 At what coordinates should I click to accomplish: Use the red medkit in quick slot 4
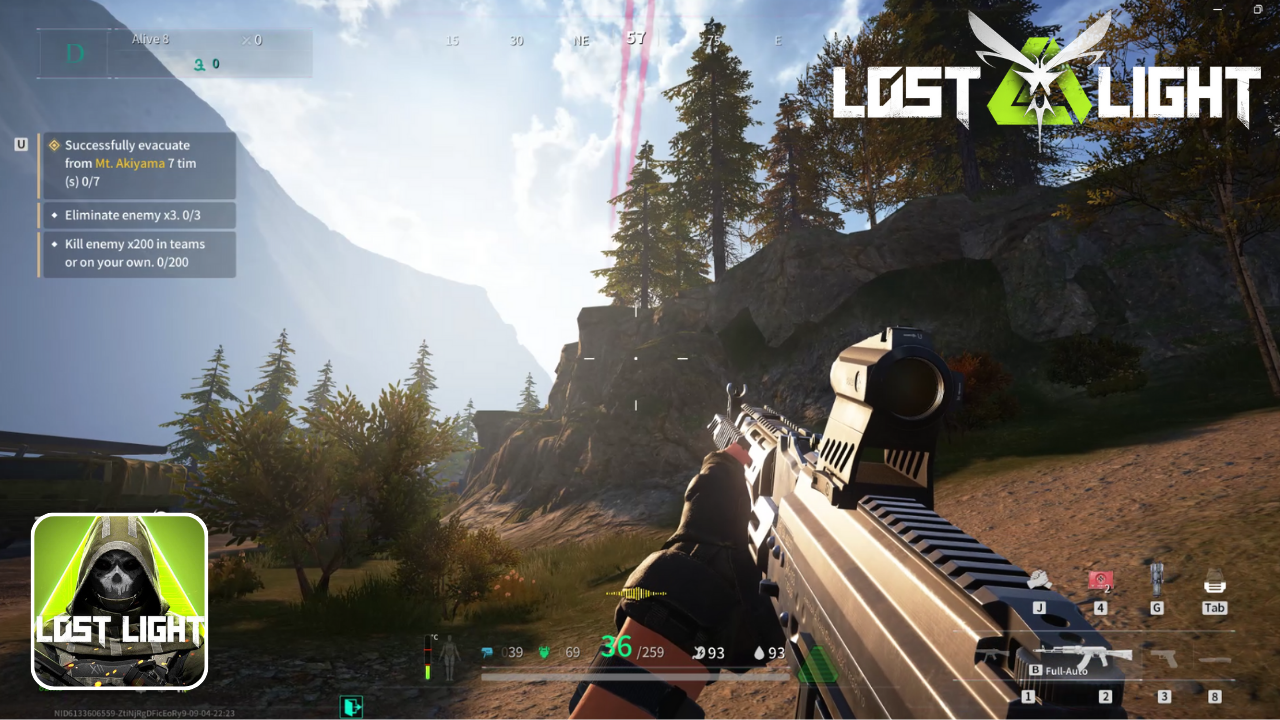(x=1099, y=580)
